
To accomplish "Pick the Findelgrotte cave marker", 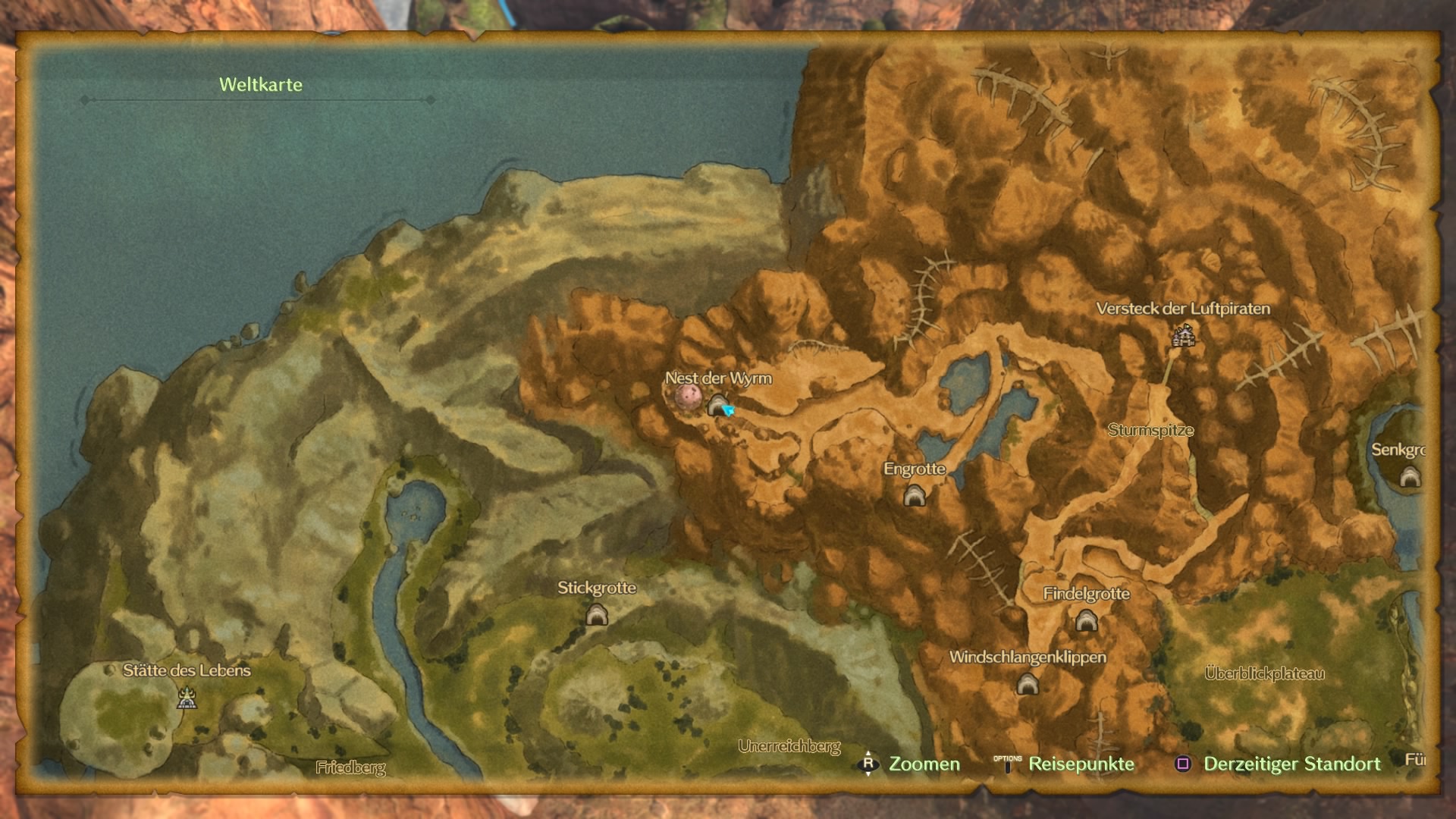I will point(1086,621).
